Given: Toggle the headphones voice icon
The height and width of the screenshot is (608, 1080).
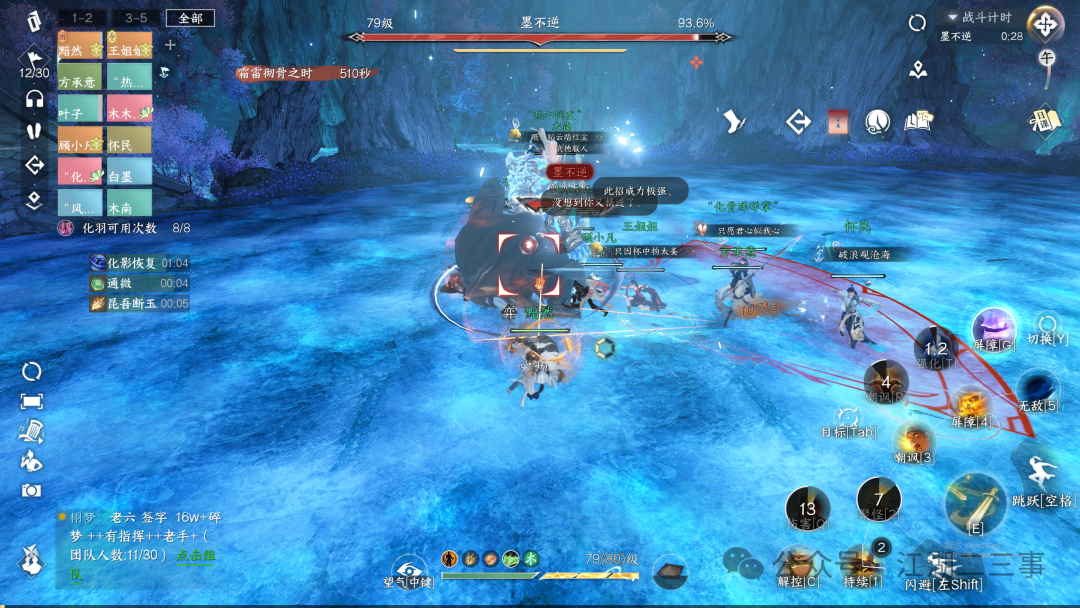Looking at the screenshot, I should click(34, 99).
